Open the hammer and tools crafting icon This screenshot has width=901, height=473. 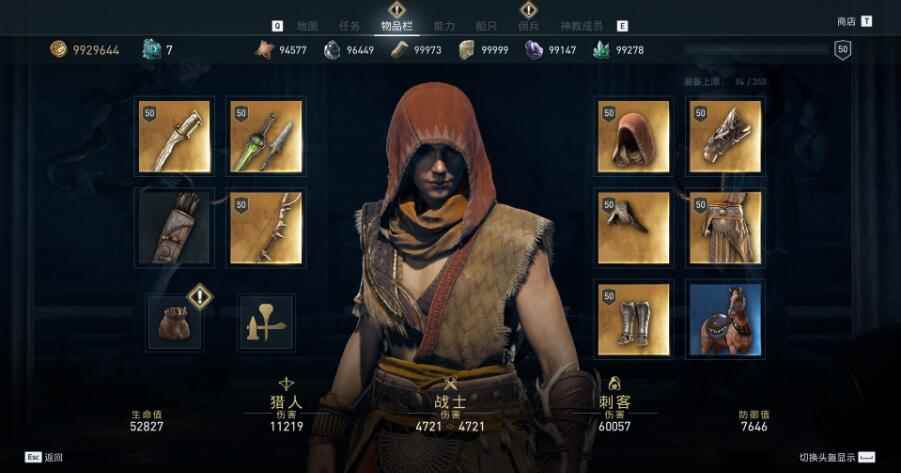point(266,322)
